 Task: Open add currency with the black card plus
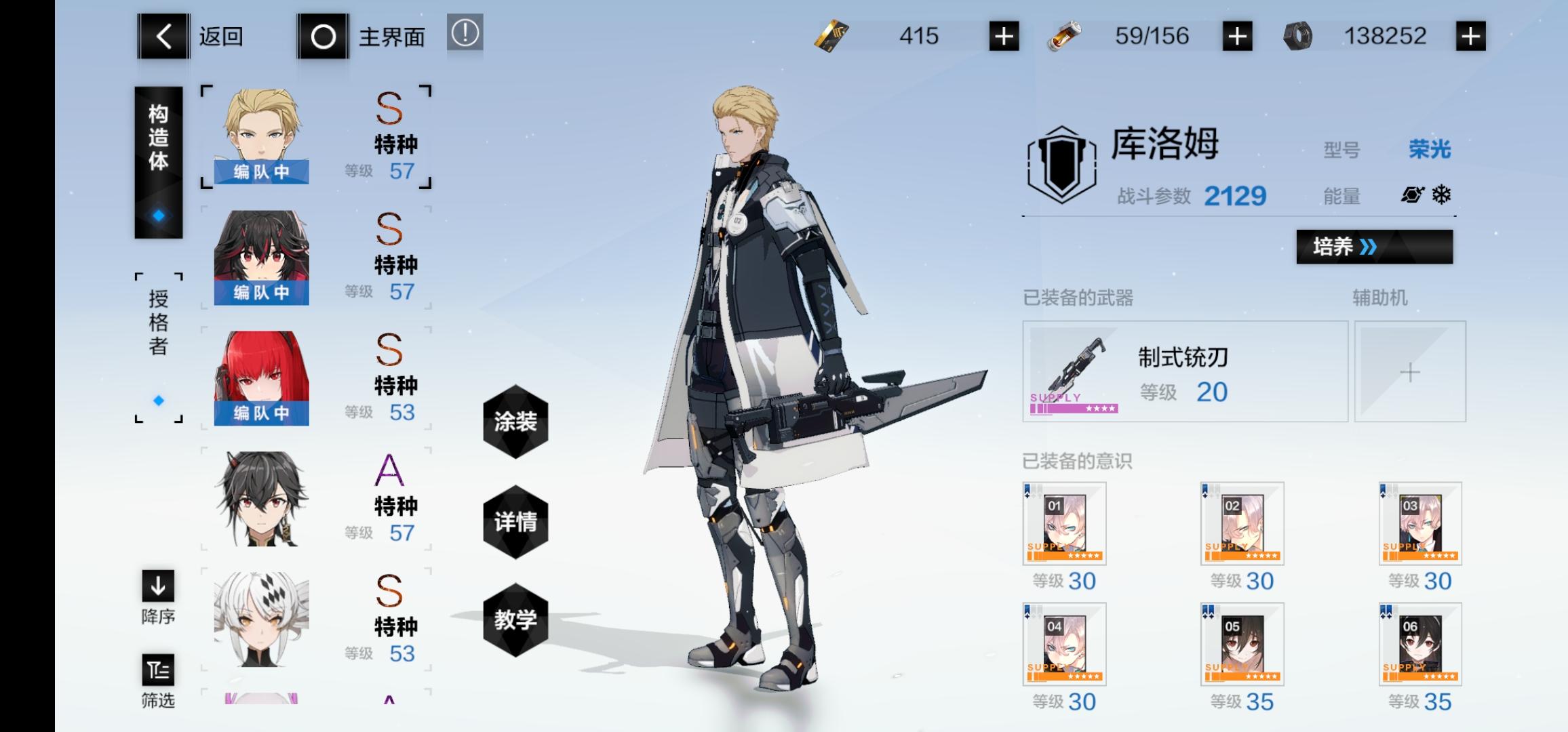tap(1005, 36)
